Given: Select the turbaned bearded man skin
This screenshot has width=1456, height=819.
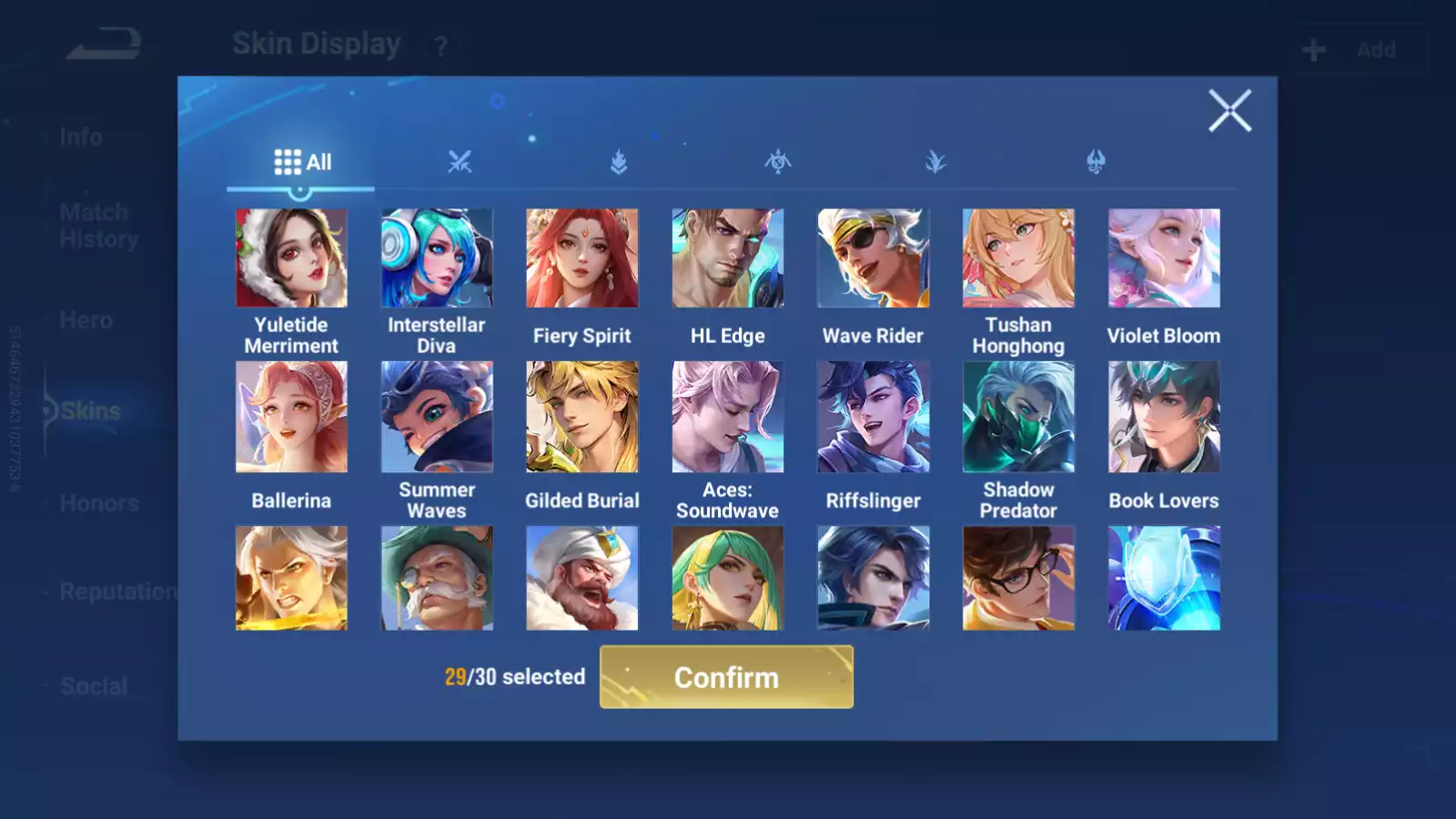Looking at the screenshot, I should coord(582,578).
